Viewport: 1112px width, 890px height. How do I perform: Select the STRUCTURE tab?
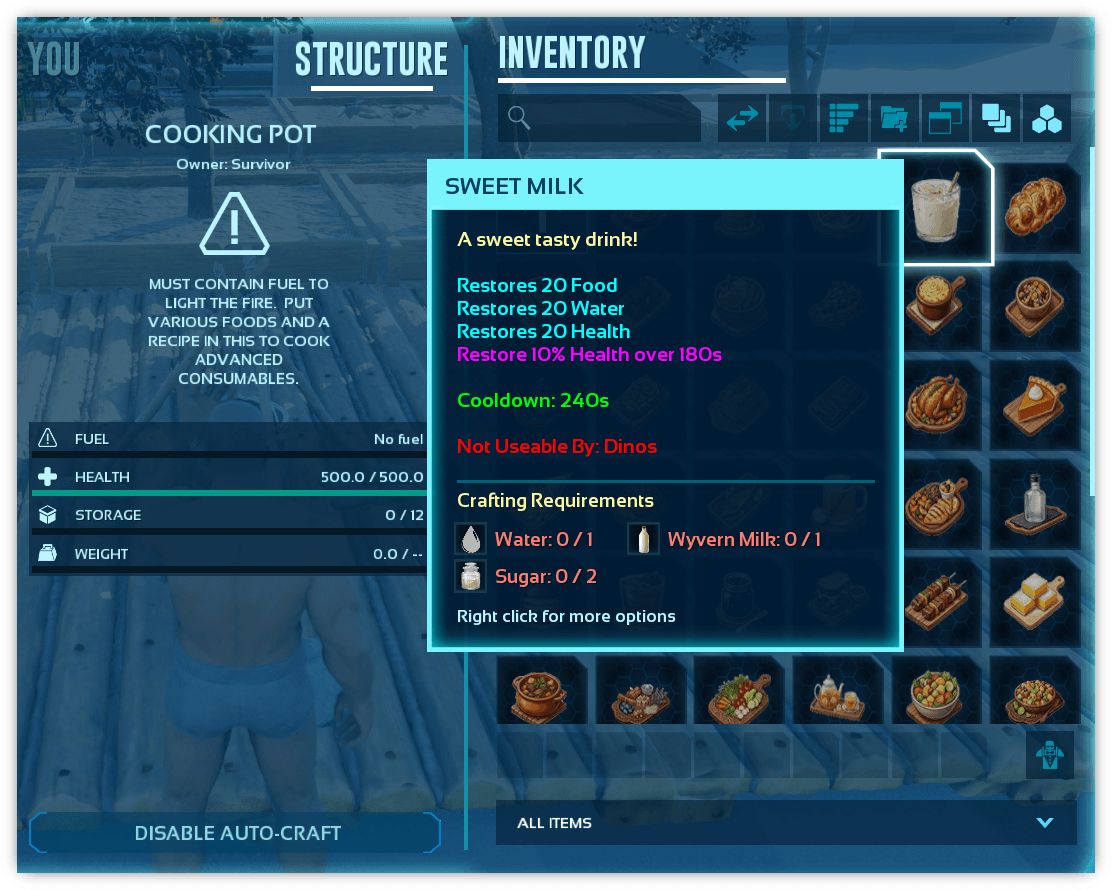[x=371, y=60]
